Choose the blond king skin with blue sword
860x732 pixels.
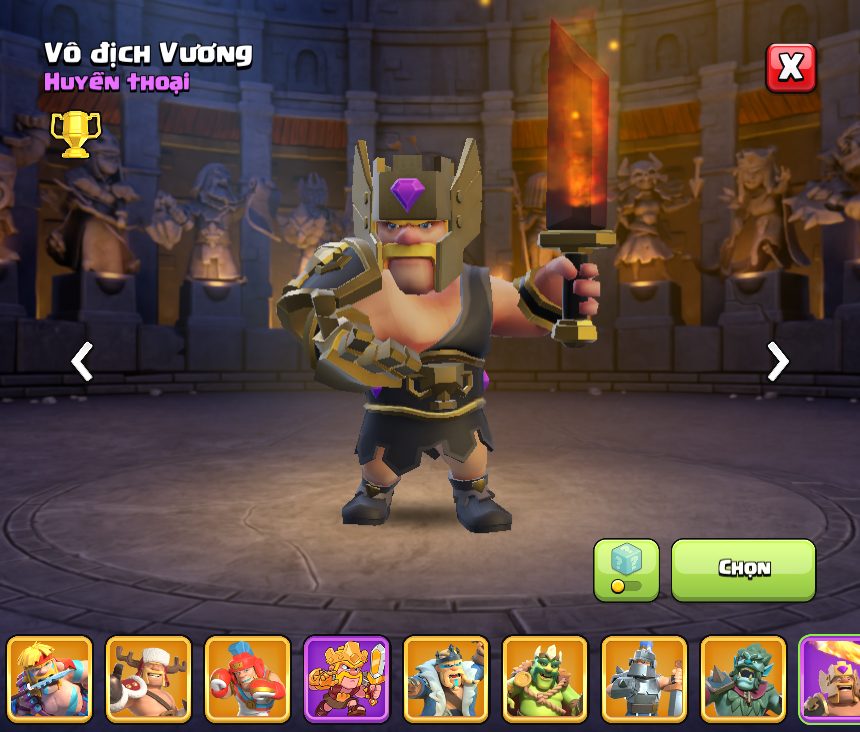49,679
